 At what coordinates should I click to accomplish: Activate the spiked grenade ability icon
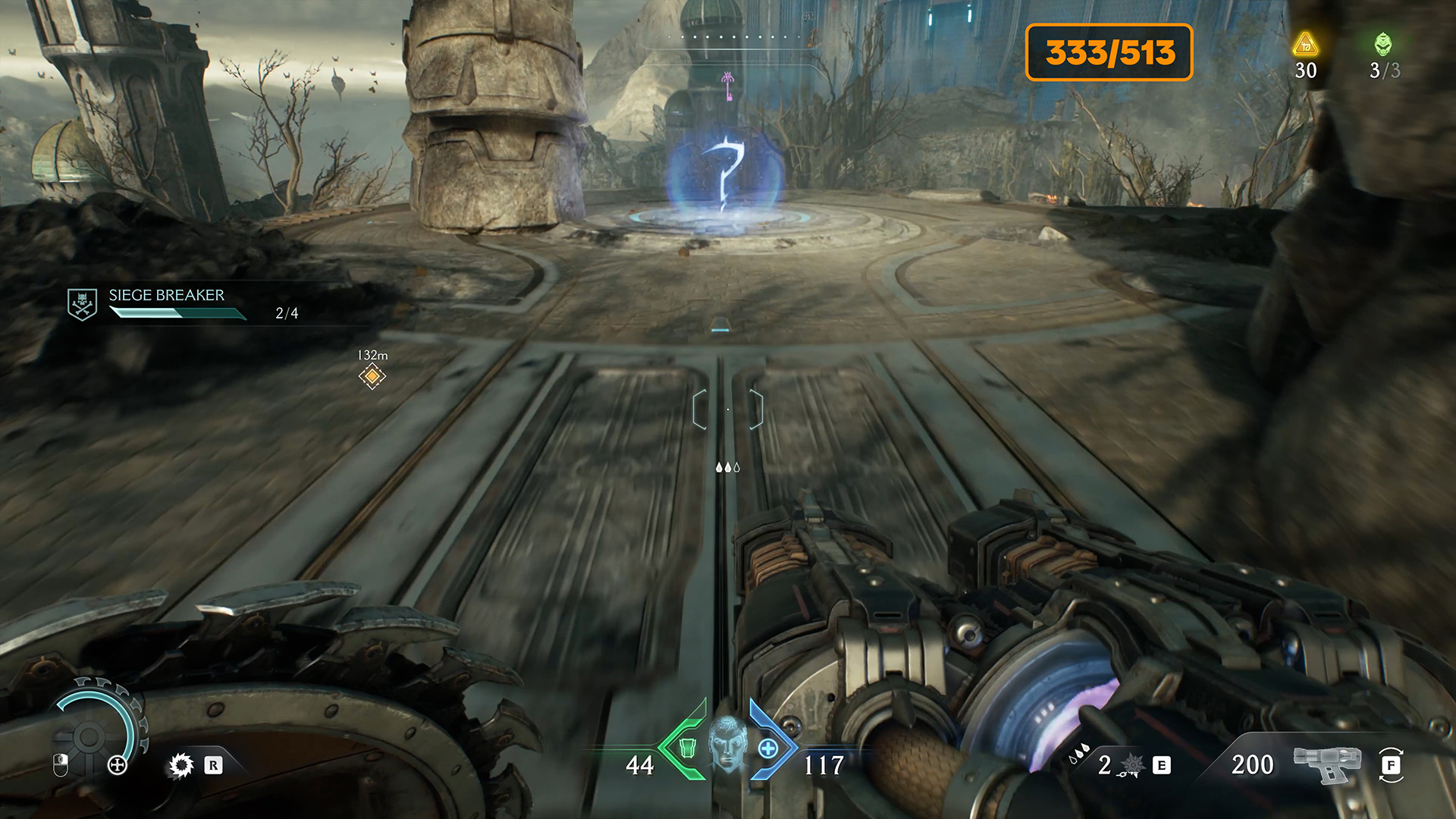click(x=1132, y=765)
